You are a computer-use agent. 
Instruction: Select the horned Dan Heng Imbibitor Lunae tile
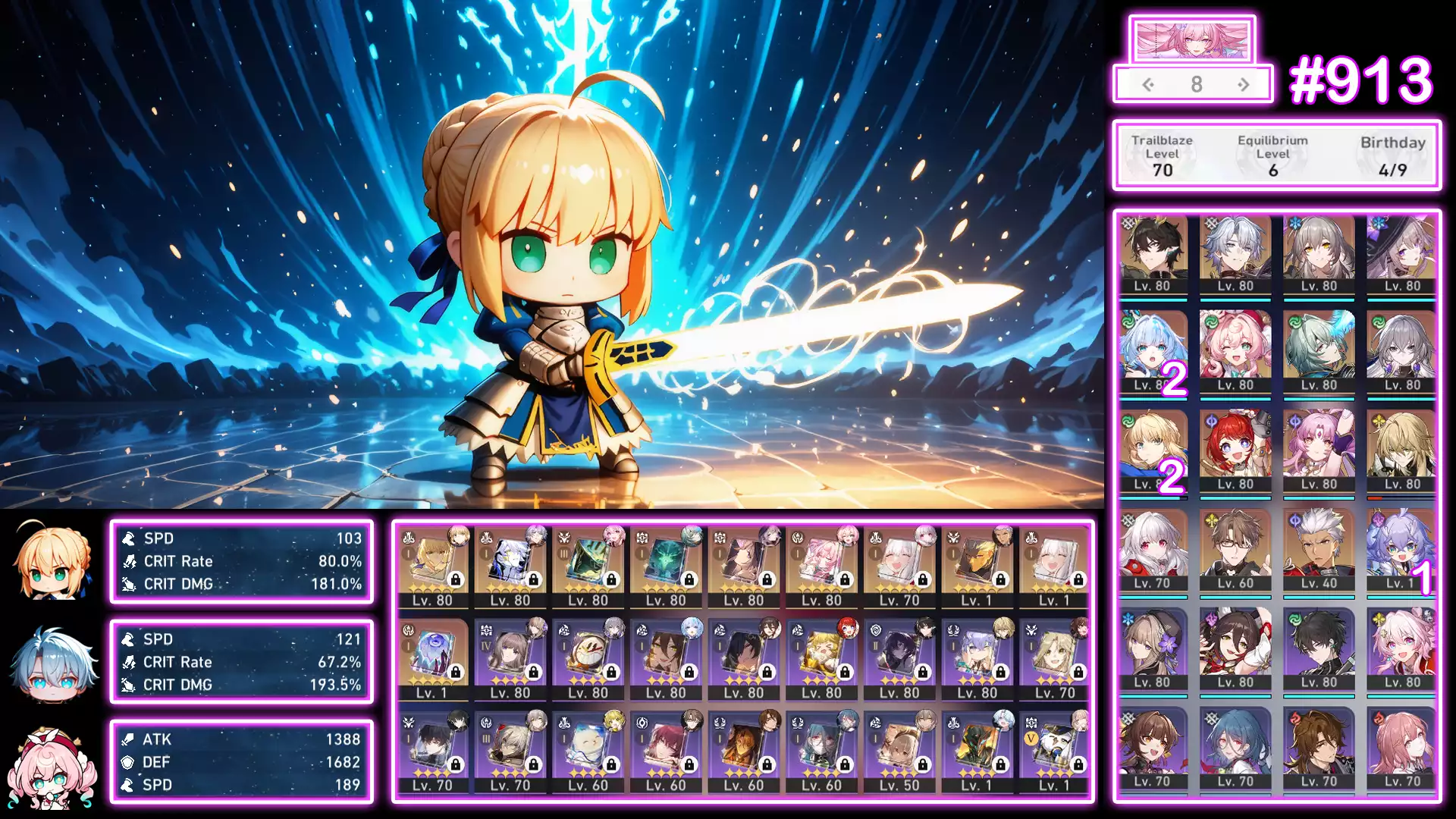[x=1152, y=253]
